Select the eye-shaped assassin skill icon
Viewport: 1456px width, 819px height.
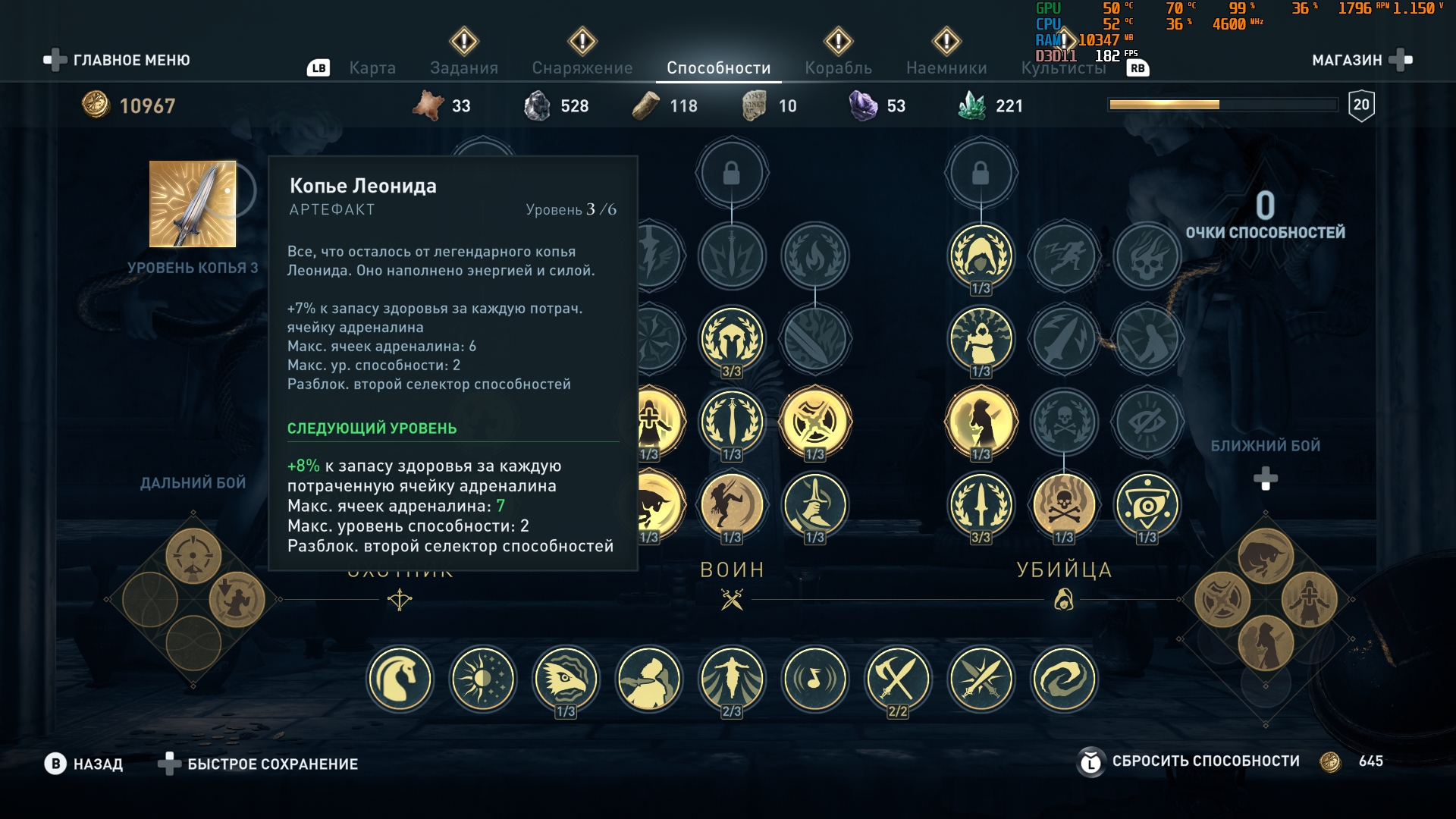pos(1147,504)
